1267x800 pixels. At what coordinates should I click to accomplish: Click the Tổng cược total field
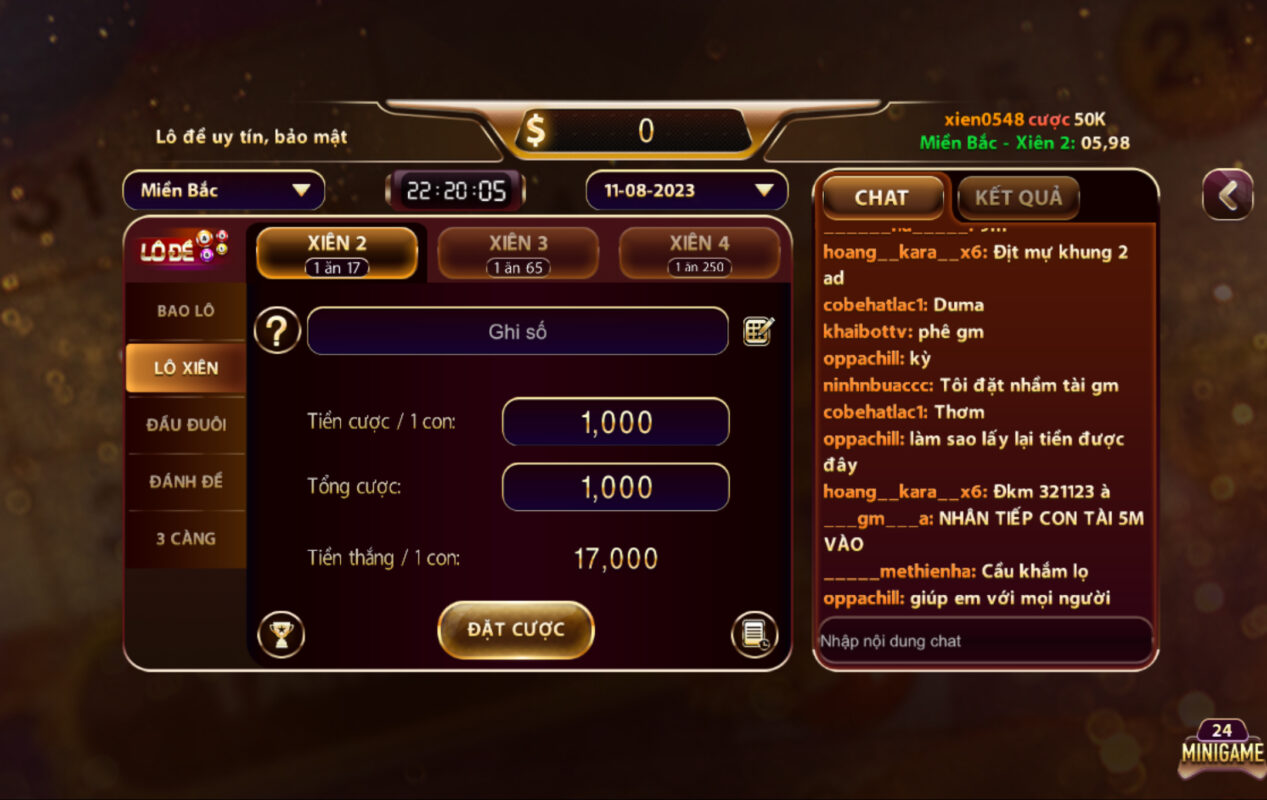[615, 487]
